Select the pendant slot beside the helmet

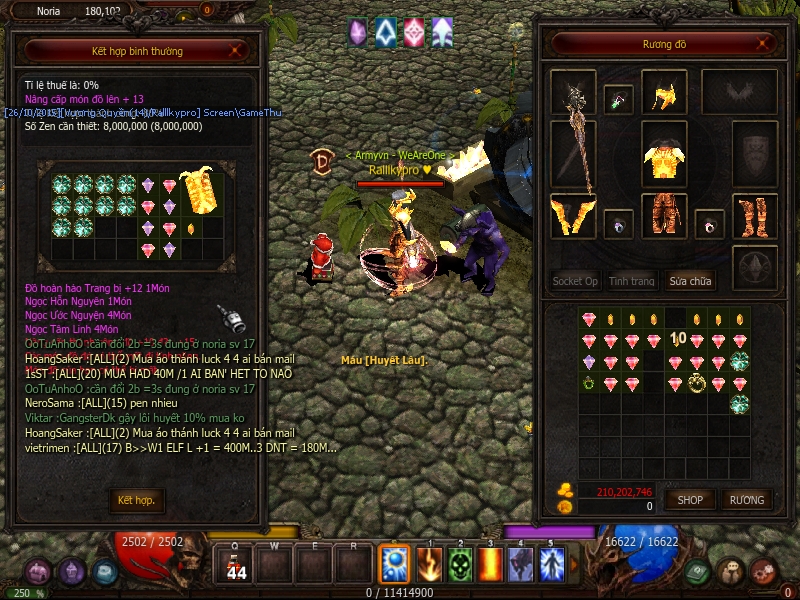(x=619, y=99)
